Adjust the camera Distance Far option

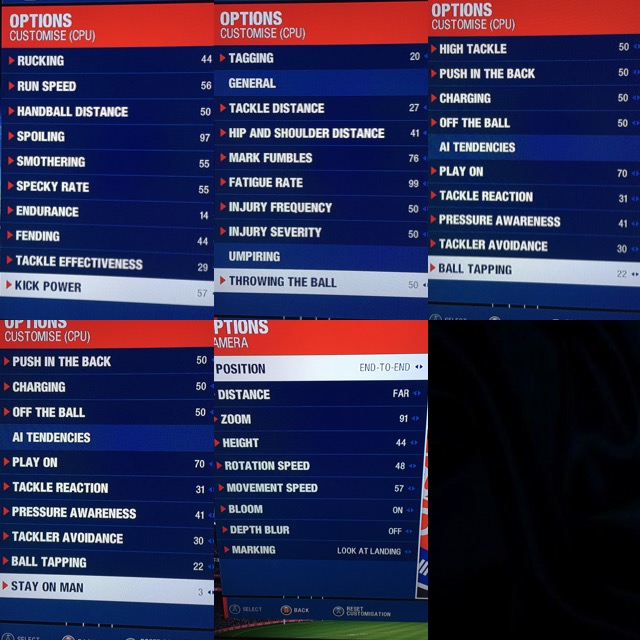(x=320, y=394)
